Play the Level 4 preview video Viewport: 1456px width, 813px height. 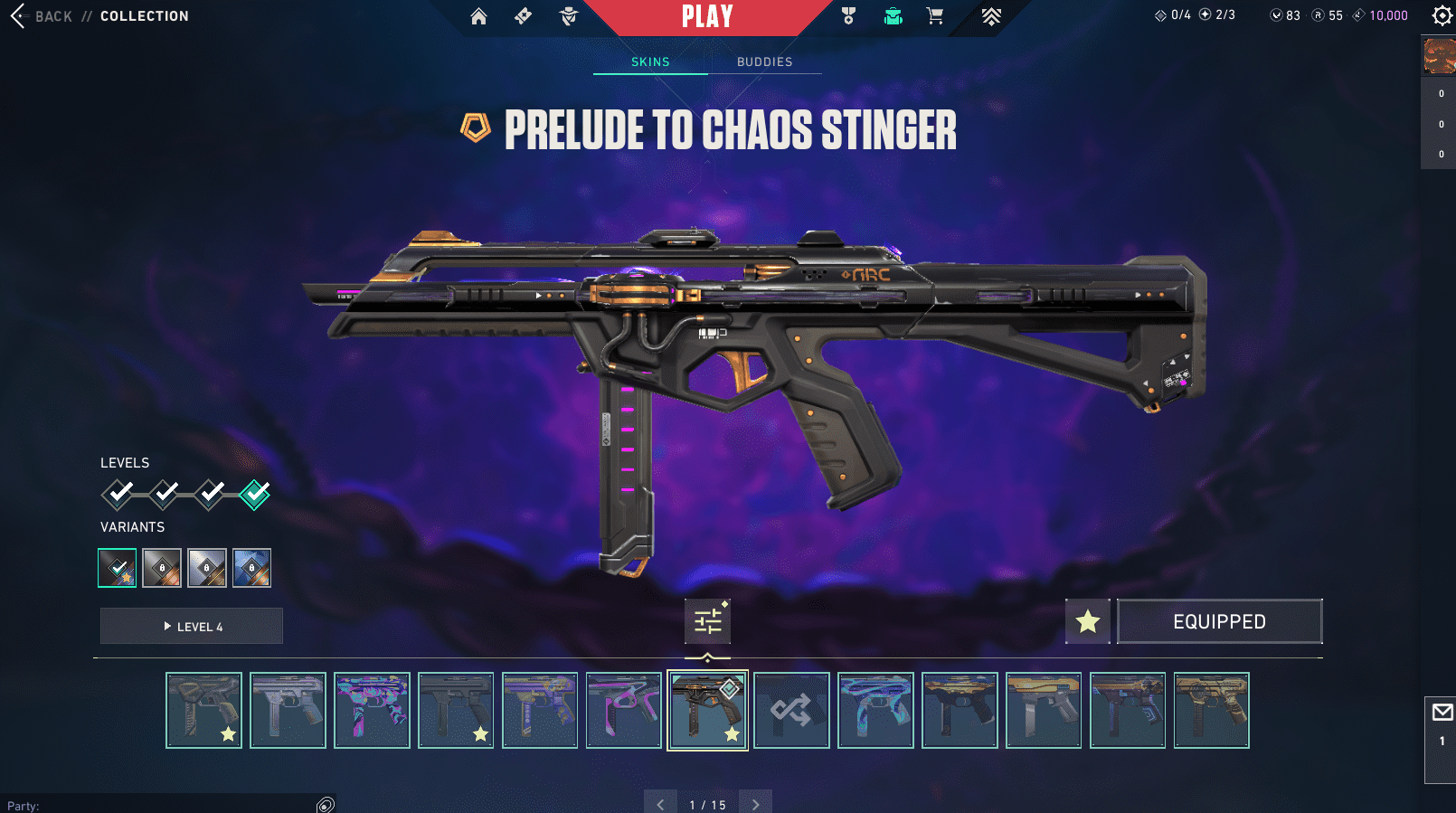click(x=192, y=626)
